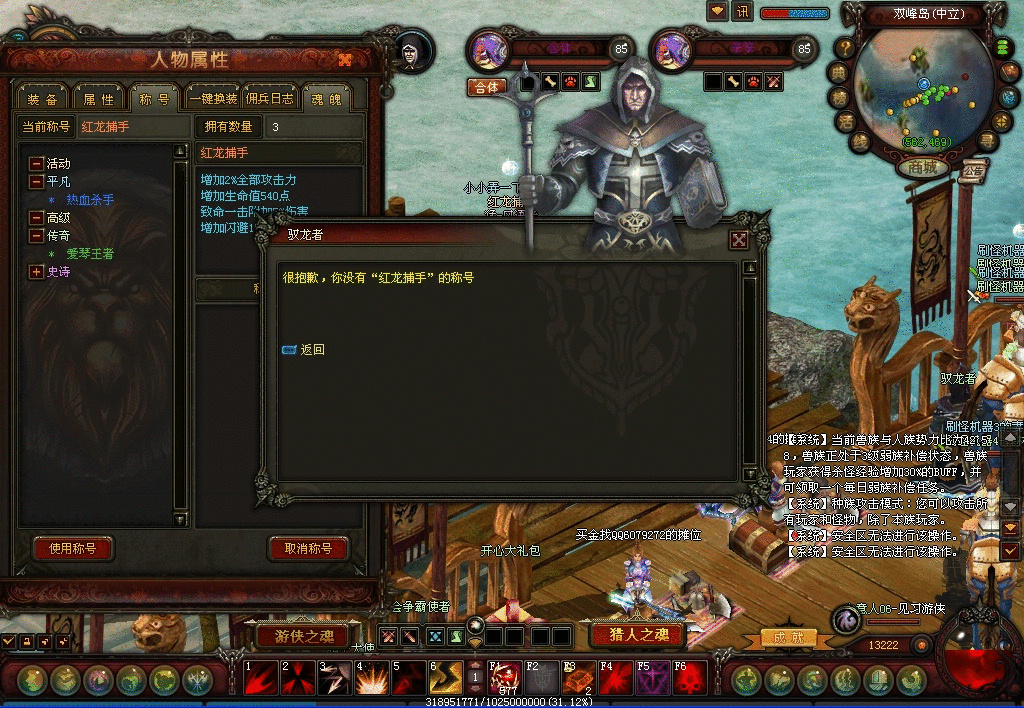Switch to the 装备 equipment tab
The image size is (1024, 708).
click(42, 99)
